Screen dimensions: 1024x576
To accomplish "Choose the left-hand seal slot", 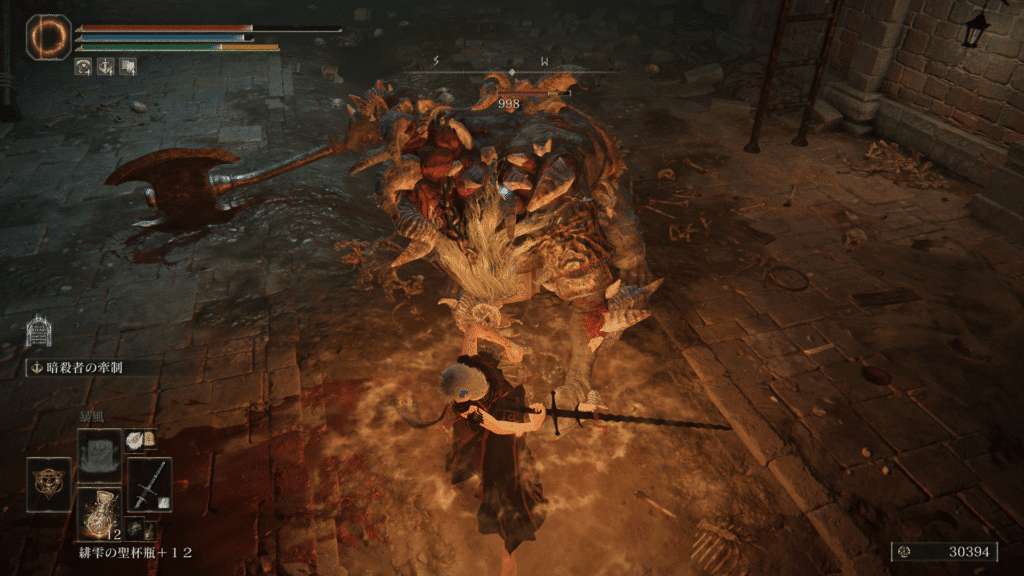I will 49,484.
